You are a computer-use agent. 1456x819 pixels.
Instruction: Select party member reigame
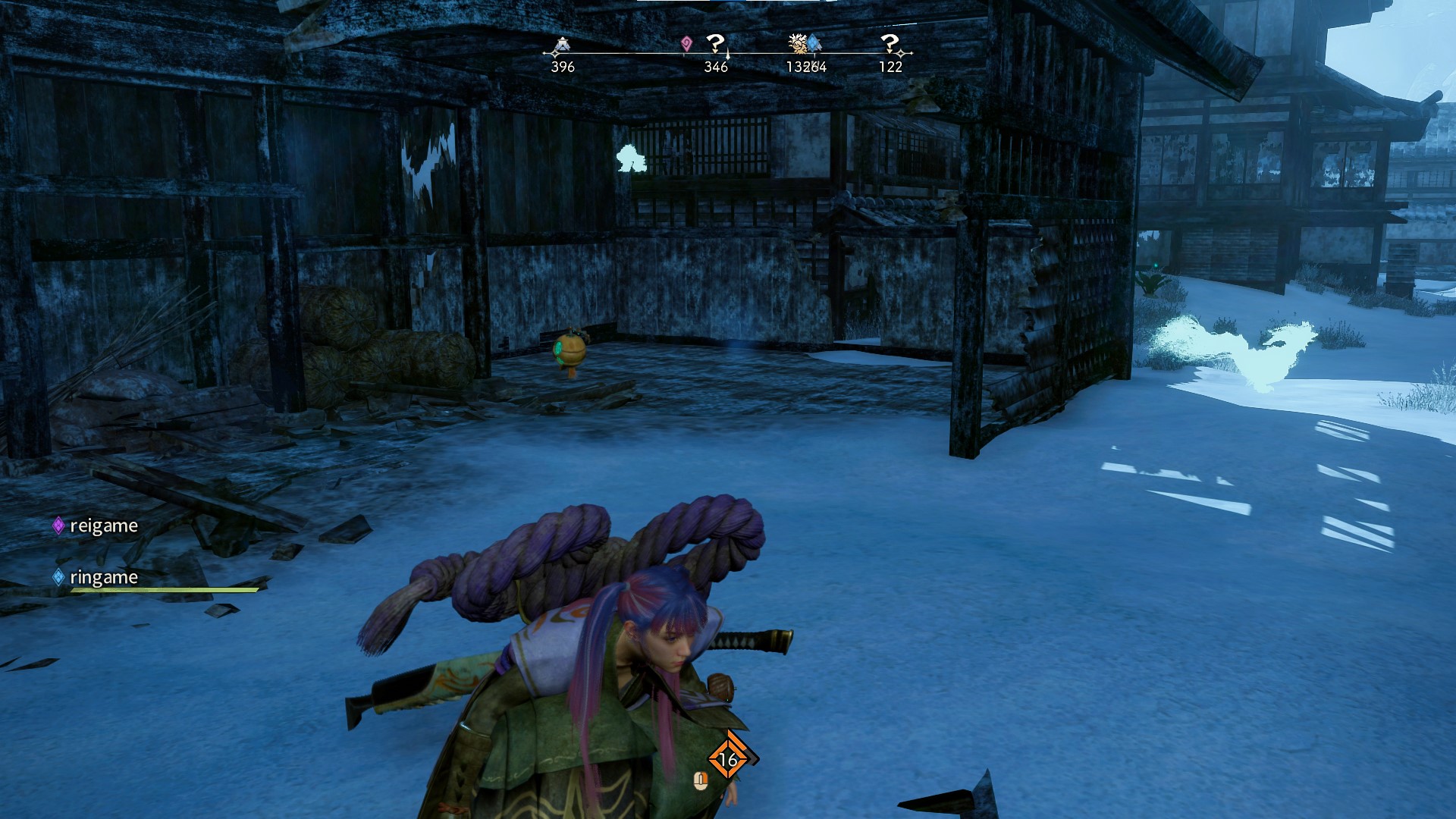tap(103, 526)
